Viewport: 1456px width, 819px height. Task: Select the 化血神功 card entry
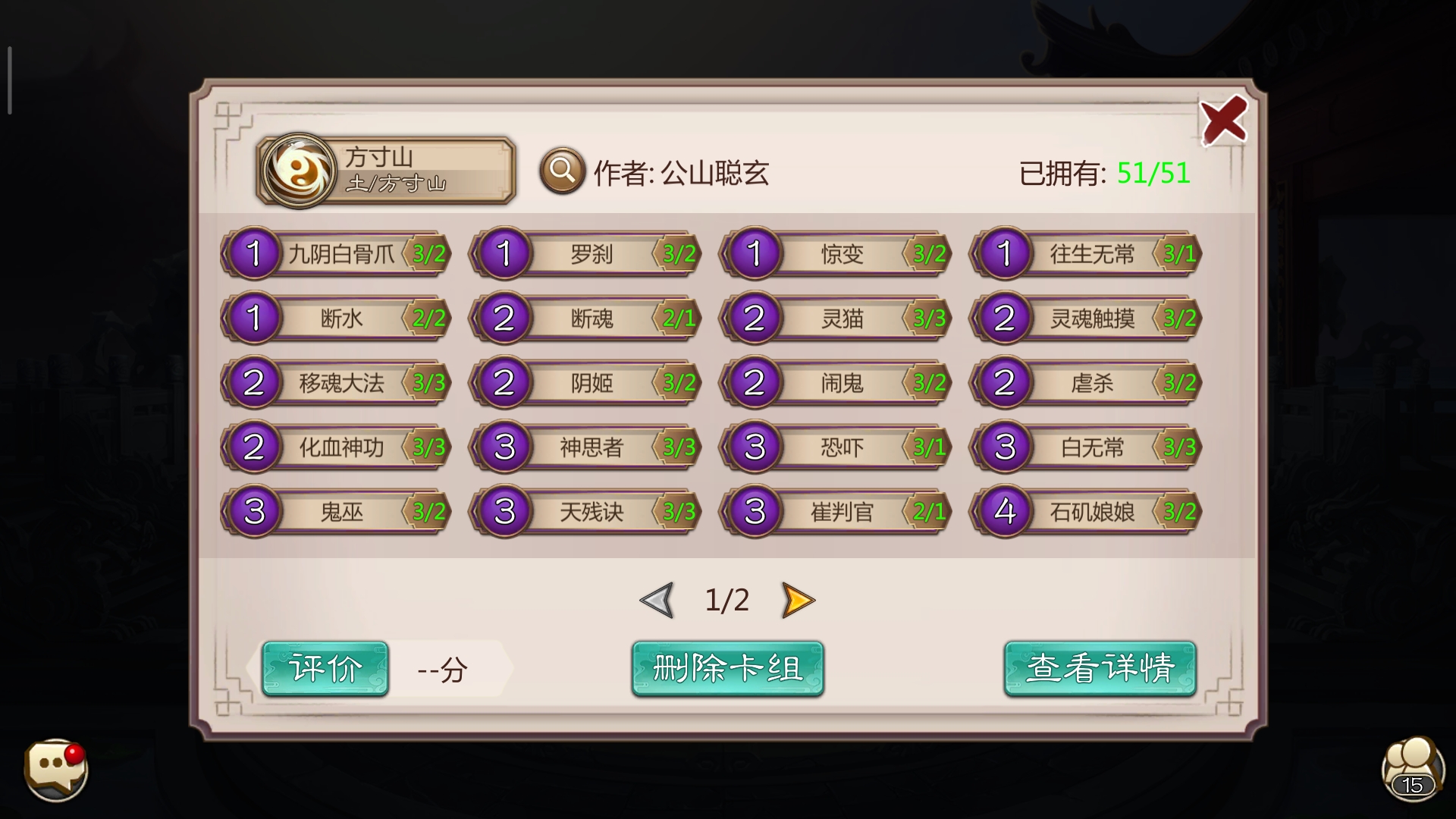[x=334, y=447]
